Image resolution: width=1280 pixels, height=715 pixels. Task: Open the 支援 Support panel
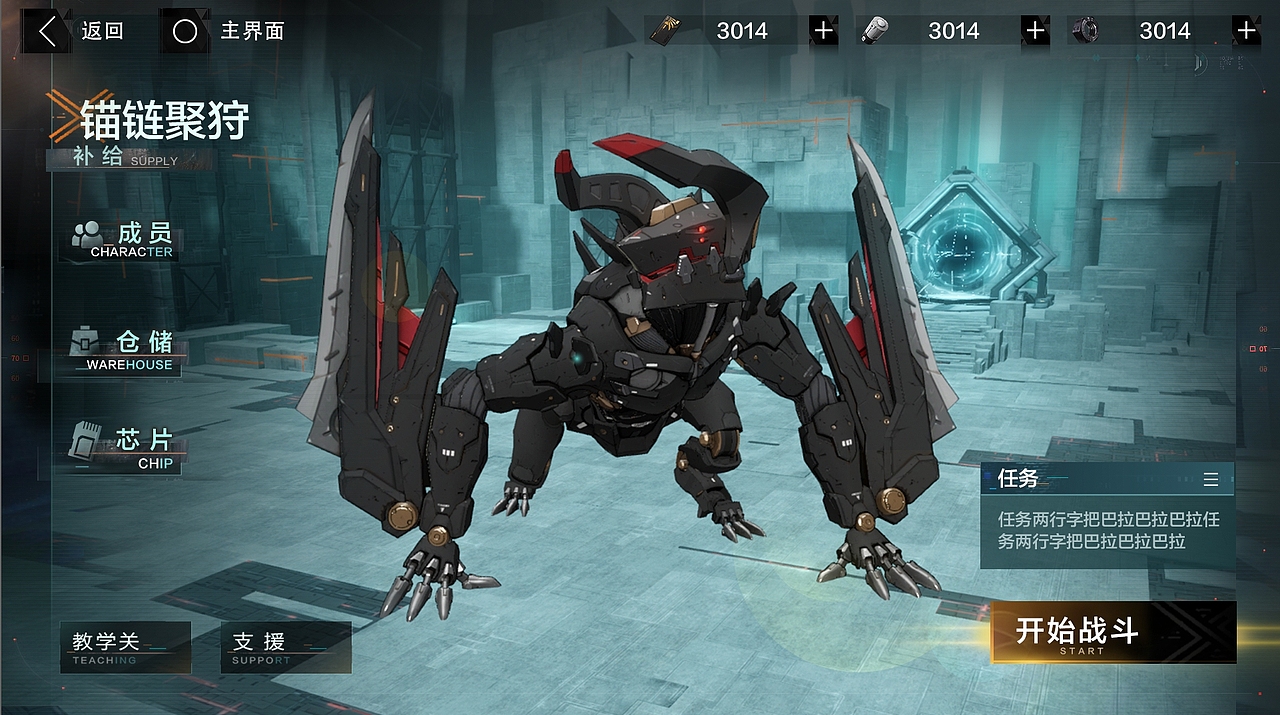pos(285,647)
